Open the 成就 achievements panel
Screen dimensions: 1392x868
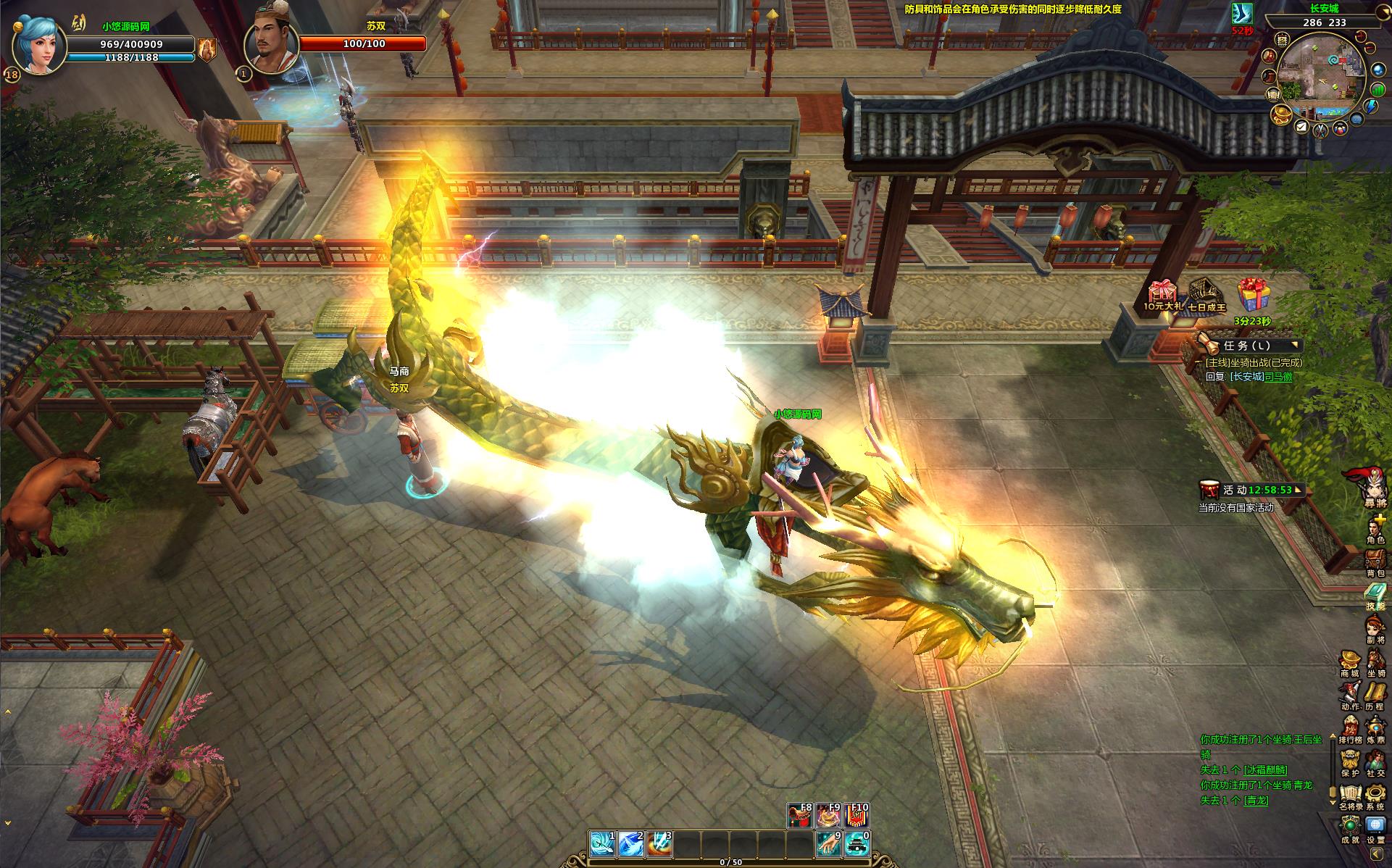(1350, 828)
